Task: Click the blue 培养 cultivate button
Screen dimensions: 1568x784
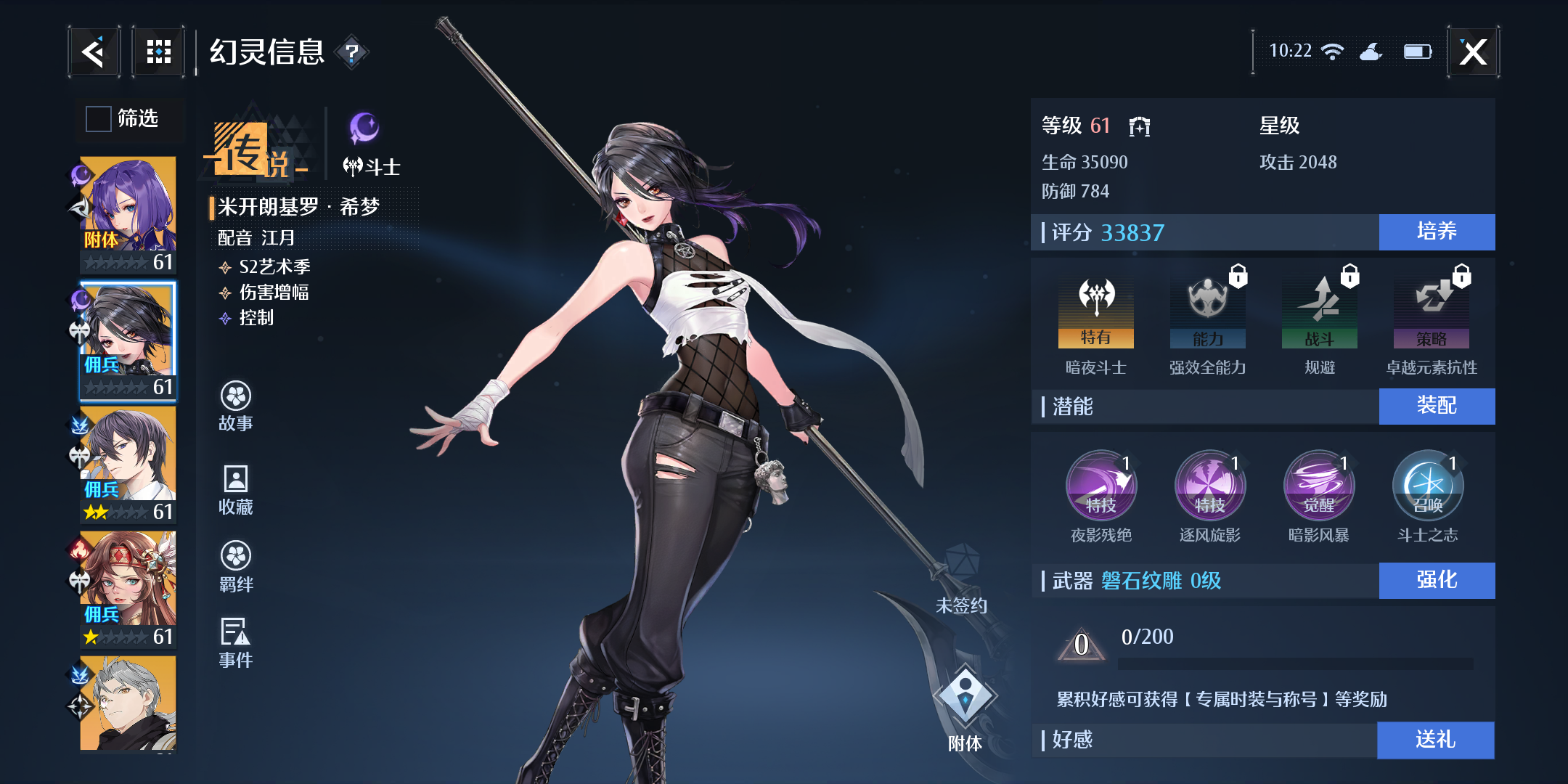Action: point(1437,232)
